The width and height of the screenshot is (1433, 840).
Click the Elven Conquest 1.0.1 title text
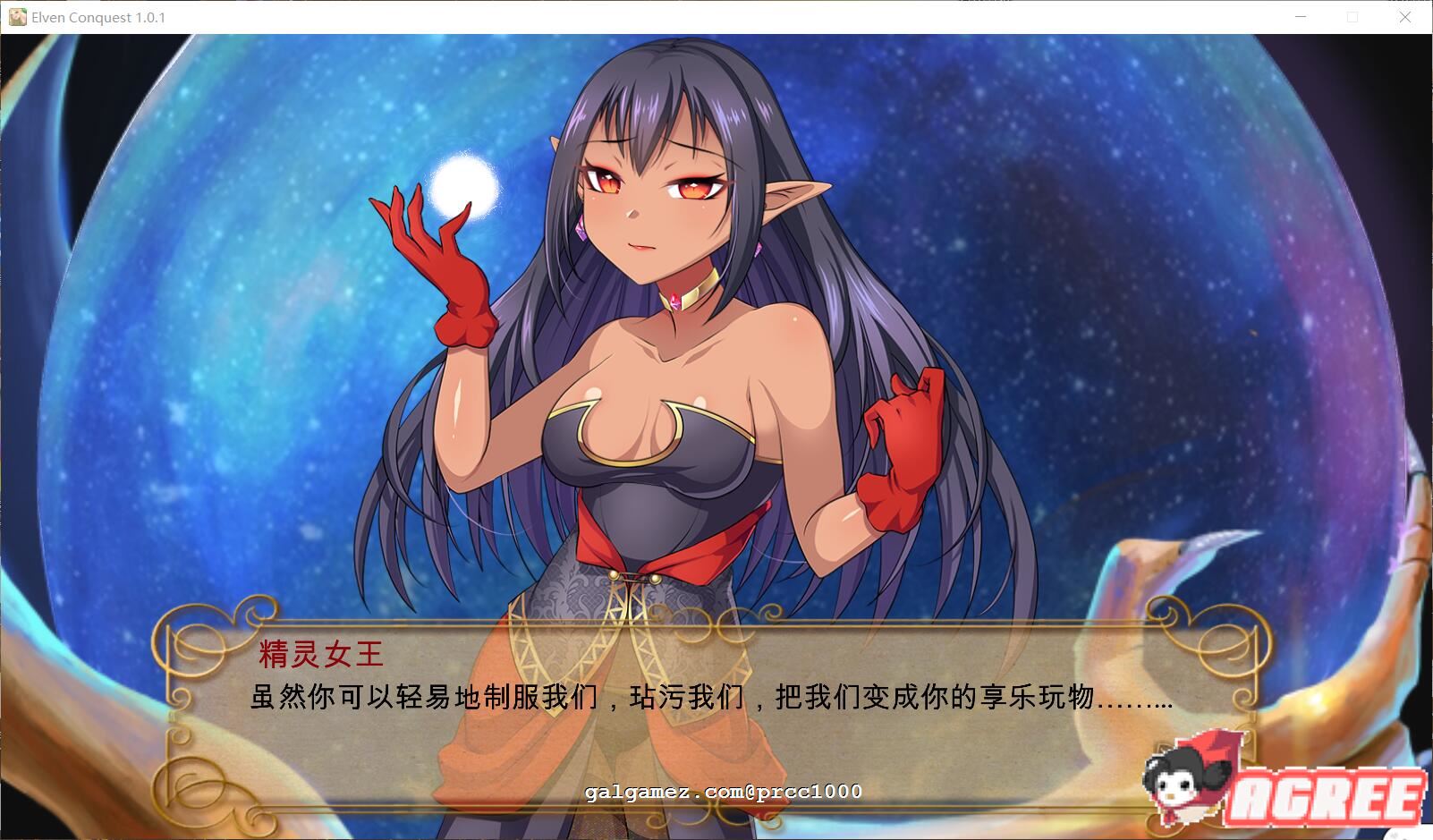coord(98,16)
